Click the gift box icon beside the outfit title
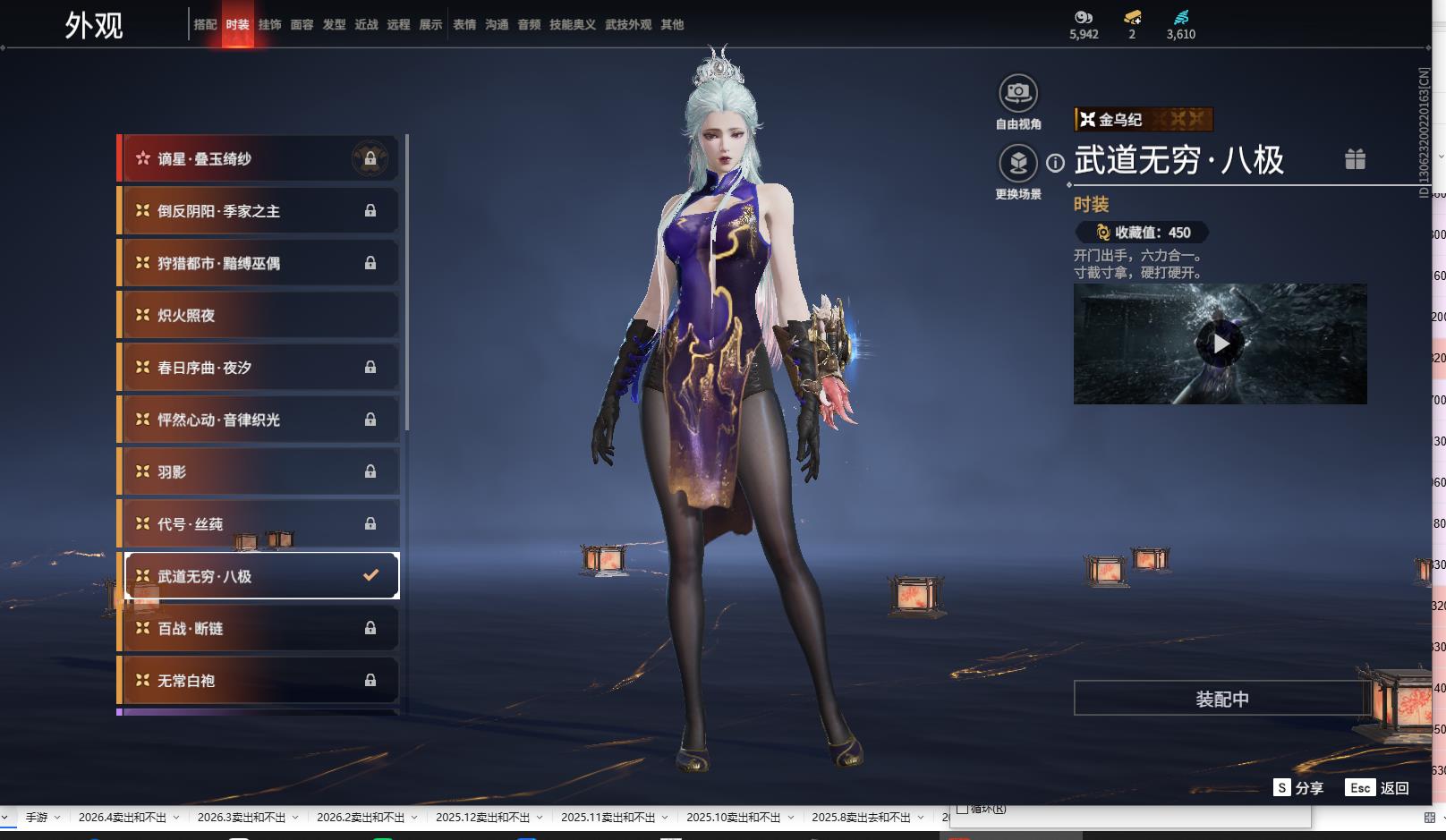 click(x=1355, y=159)
